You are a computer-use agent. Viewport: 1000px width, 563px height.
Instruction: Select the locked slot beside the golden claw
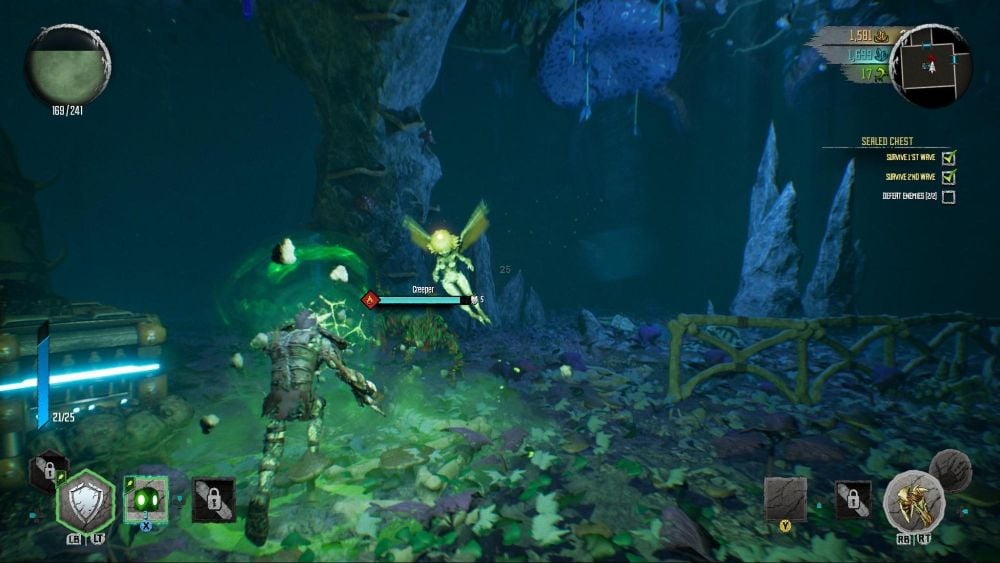pyautogui.click(x=853, y=499)
